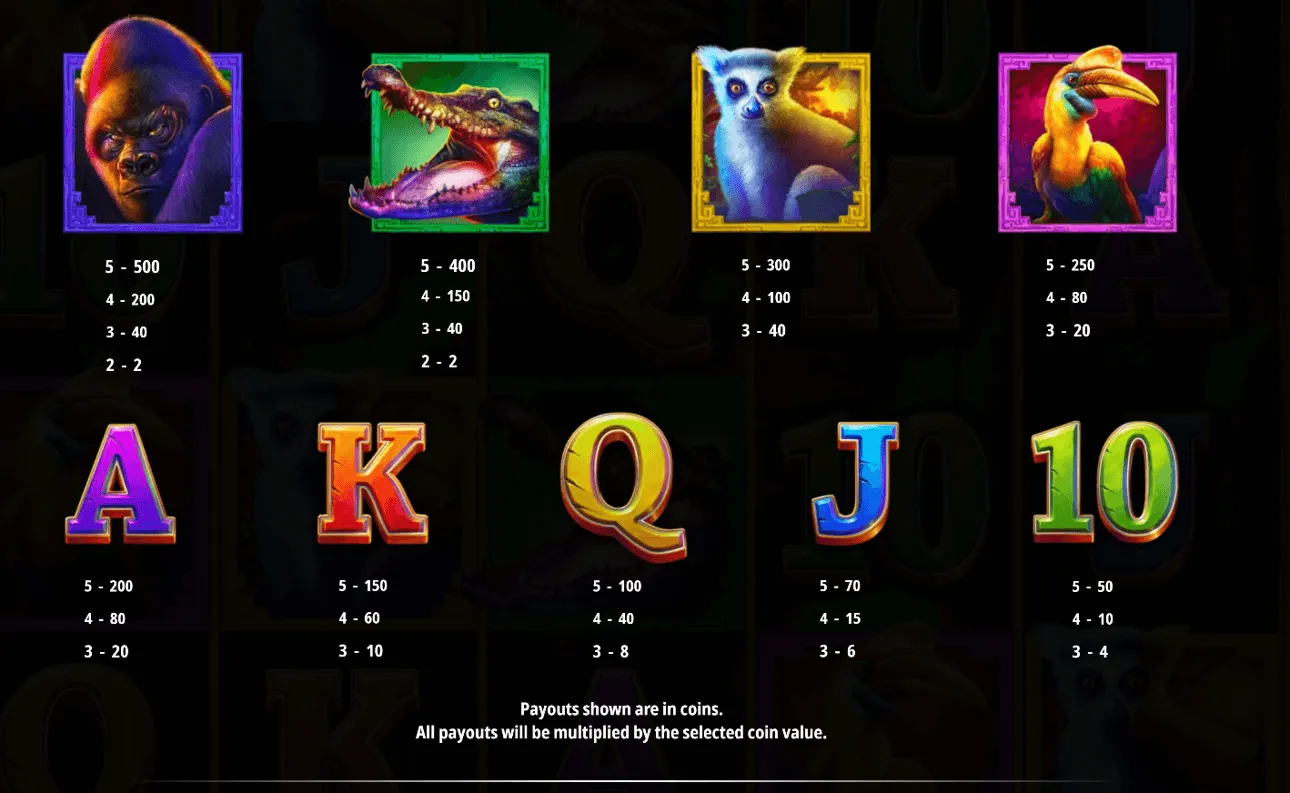
Task: Select the crocodile's 2-2 payout entry
Action: point(440,361)
